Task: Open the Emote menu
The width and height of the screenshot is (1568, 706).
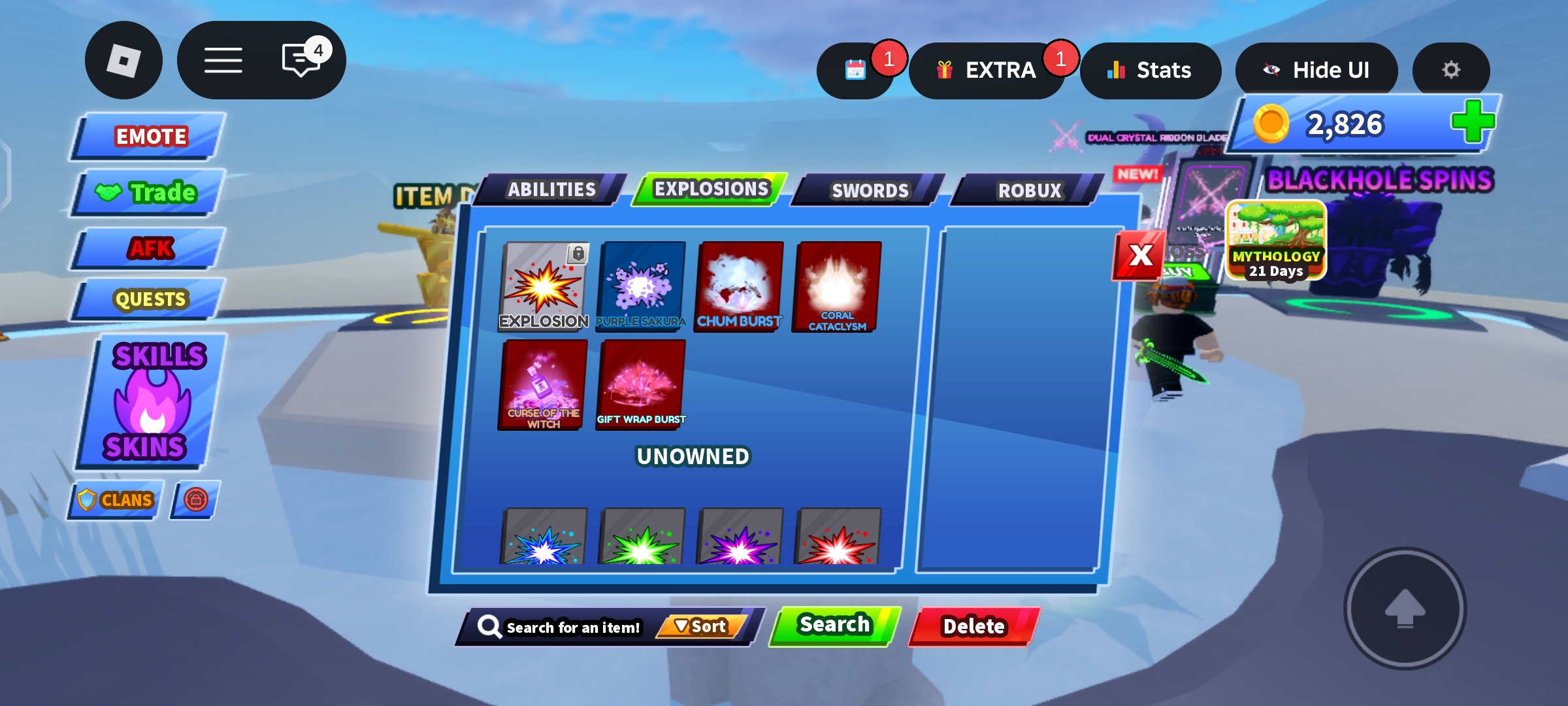Action: click(x=150, y=136)
